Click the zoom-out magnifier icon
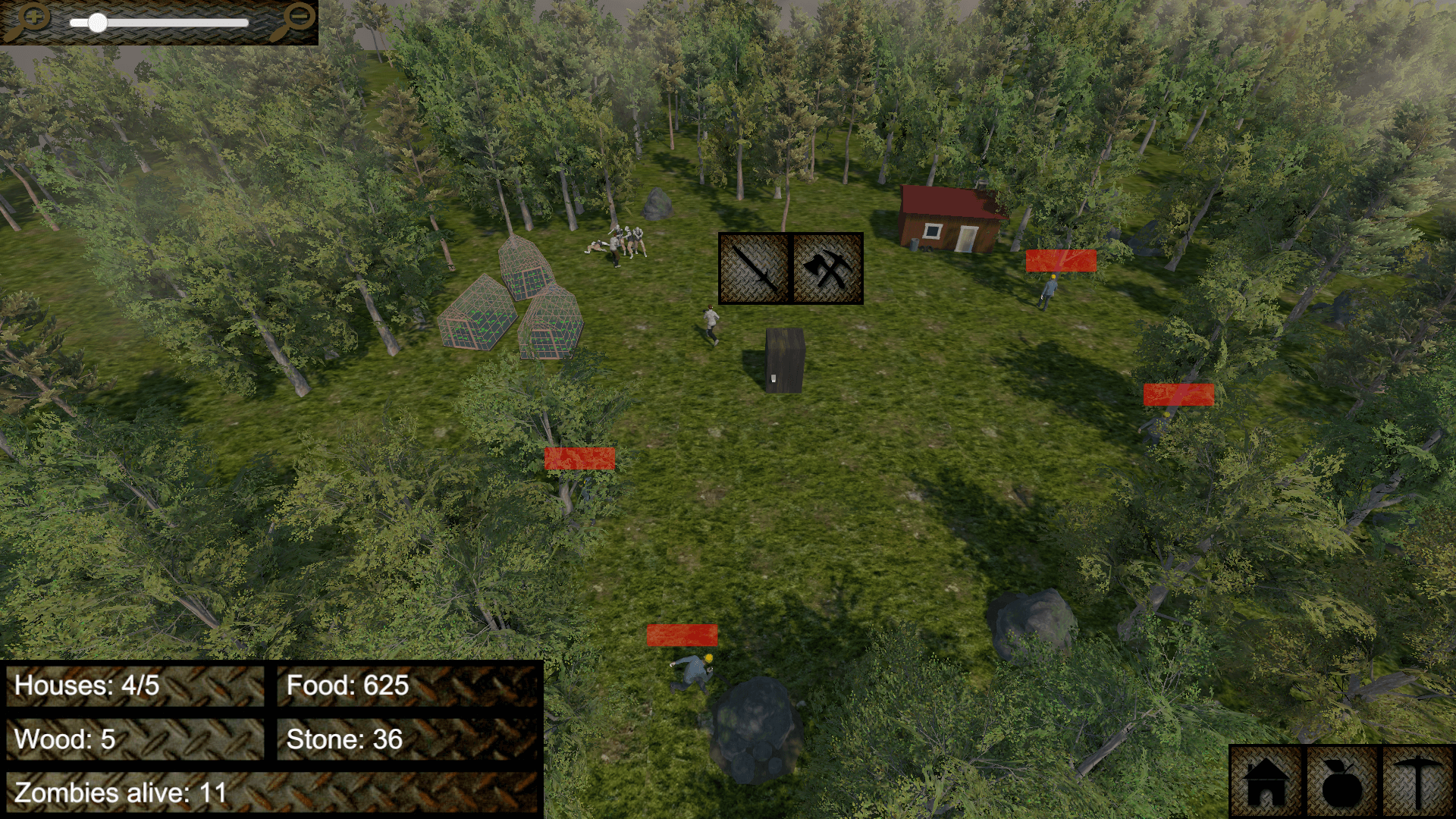The width and height of the screenshot is (1456, 819). (293, 20)
